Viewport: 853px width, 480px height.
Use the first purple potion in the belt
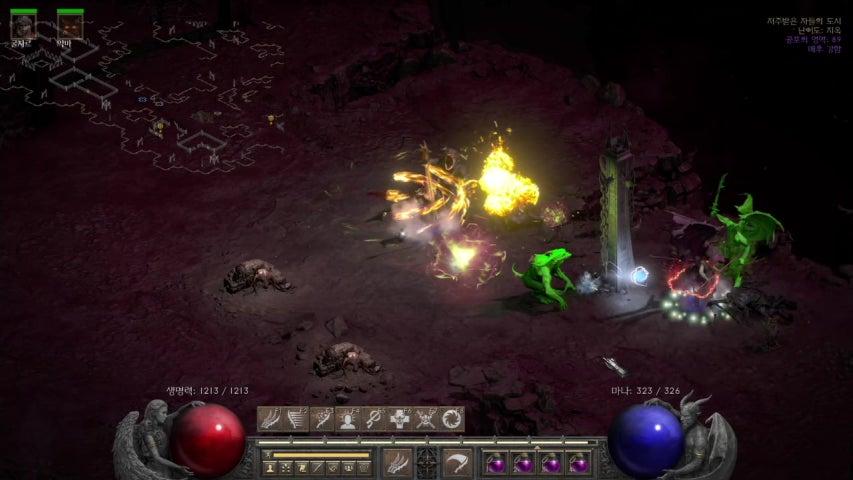point(495,463)
